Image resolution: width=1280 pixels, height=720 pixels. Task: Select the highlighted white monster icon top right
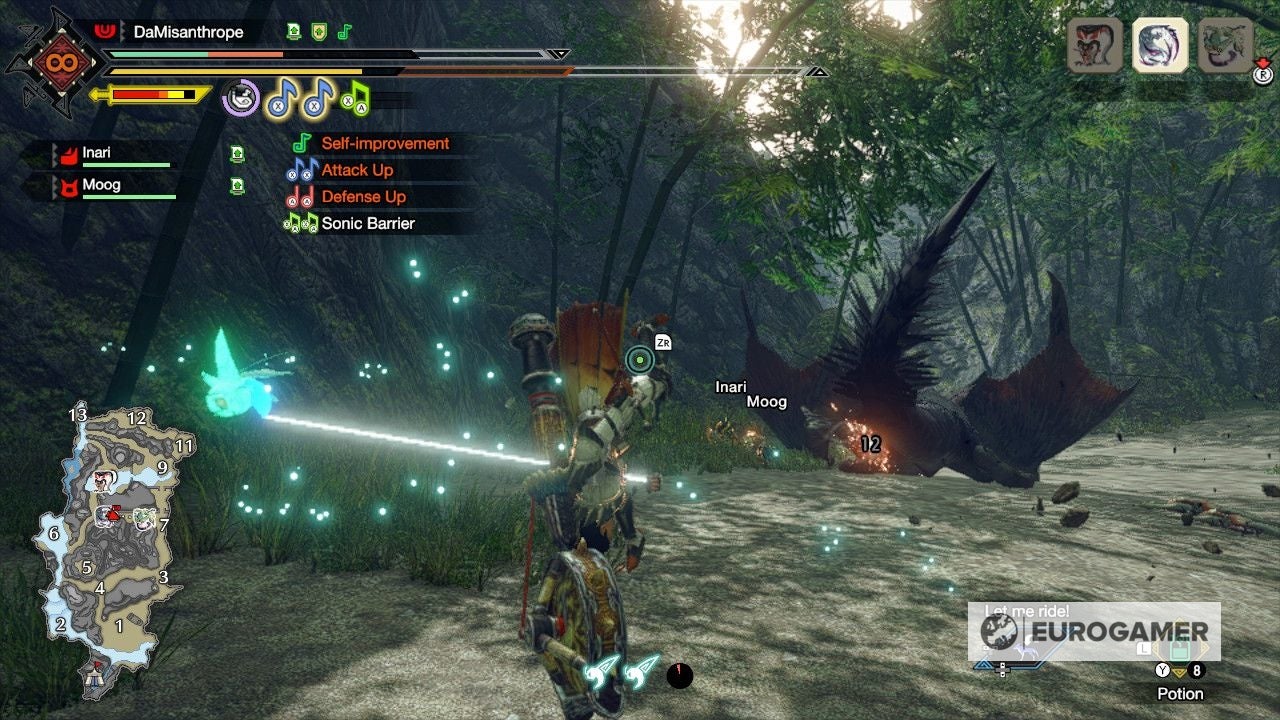pos(1160,45)
